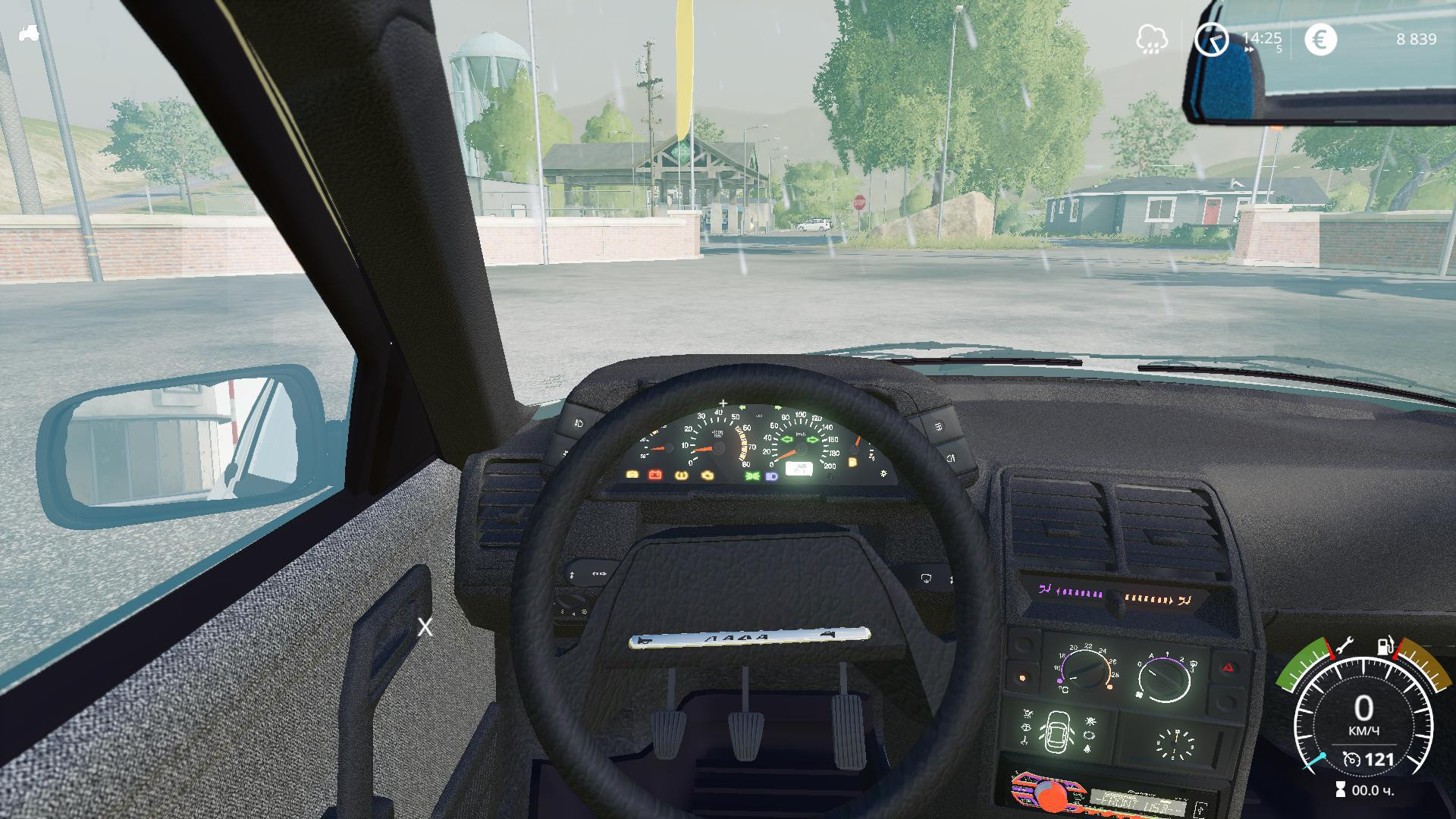Click the rain cloud weather icon
This screenshot has width=1456, height=819.
pyautogui.click(x=1151, y=39)
